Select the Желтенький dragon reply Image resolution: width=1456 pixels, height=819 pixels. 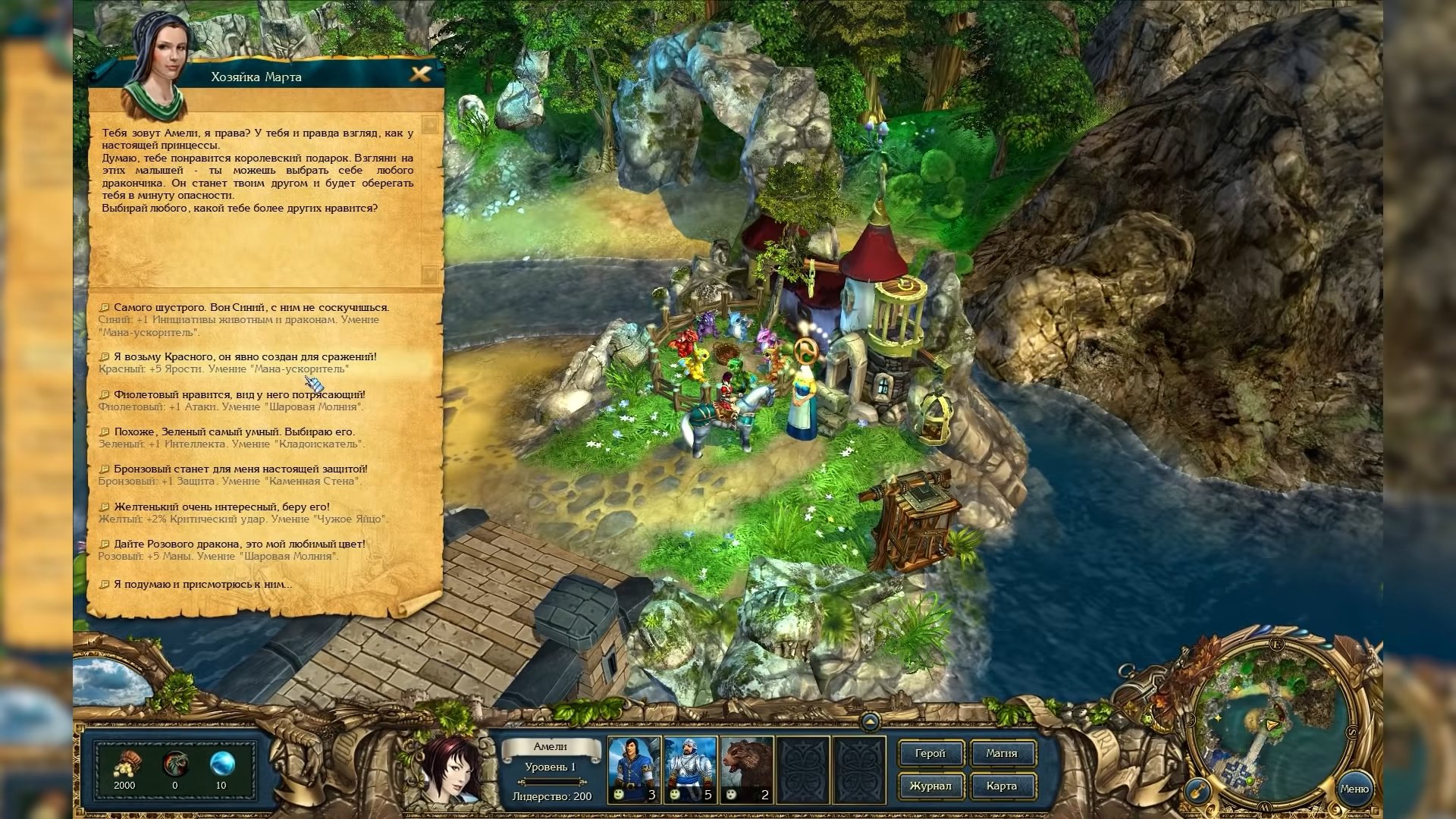click(221, 507)
